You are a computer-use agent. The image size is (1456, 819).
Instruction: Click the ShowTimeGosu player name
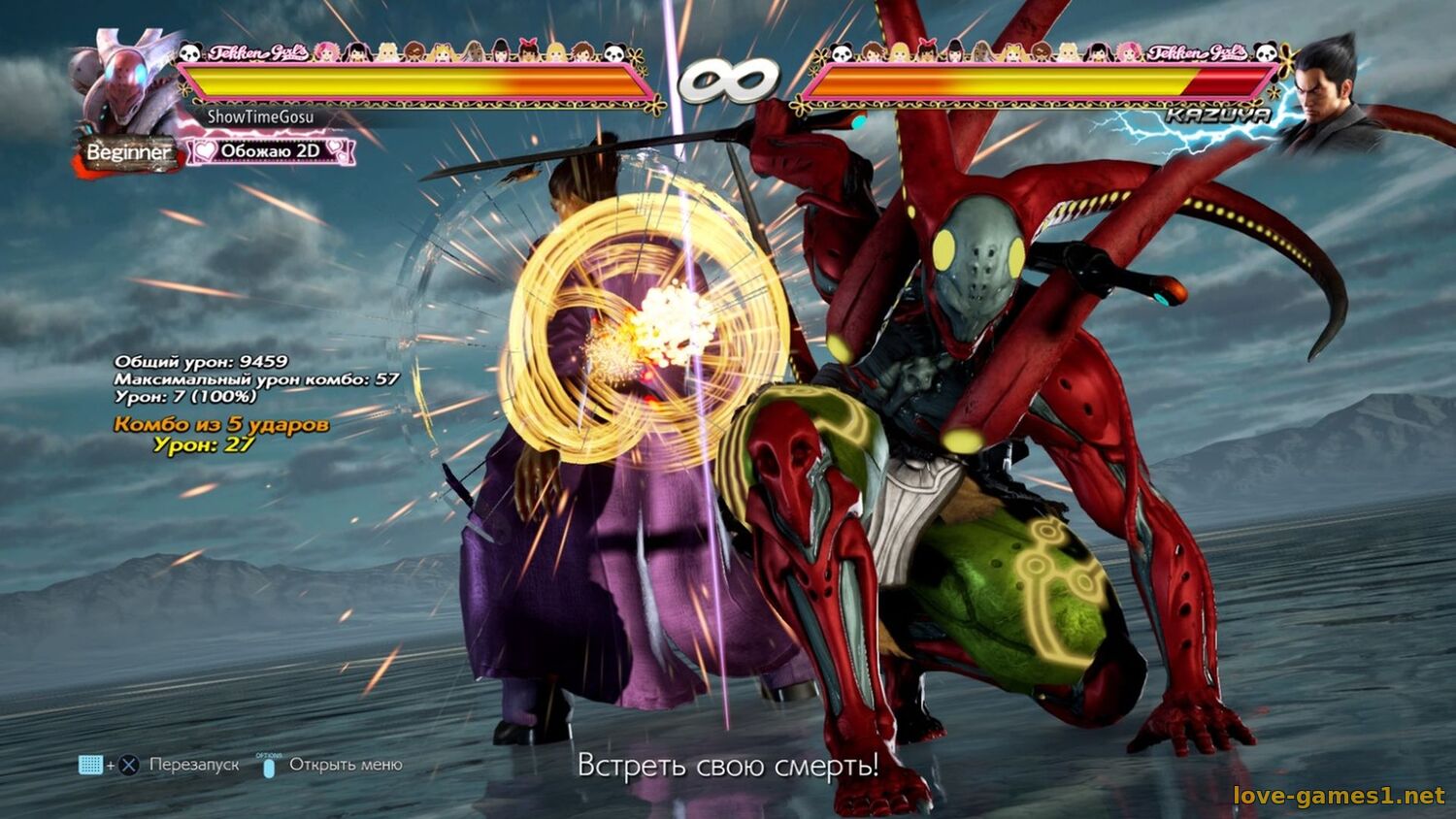(260, 116)
